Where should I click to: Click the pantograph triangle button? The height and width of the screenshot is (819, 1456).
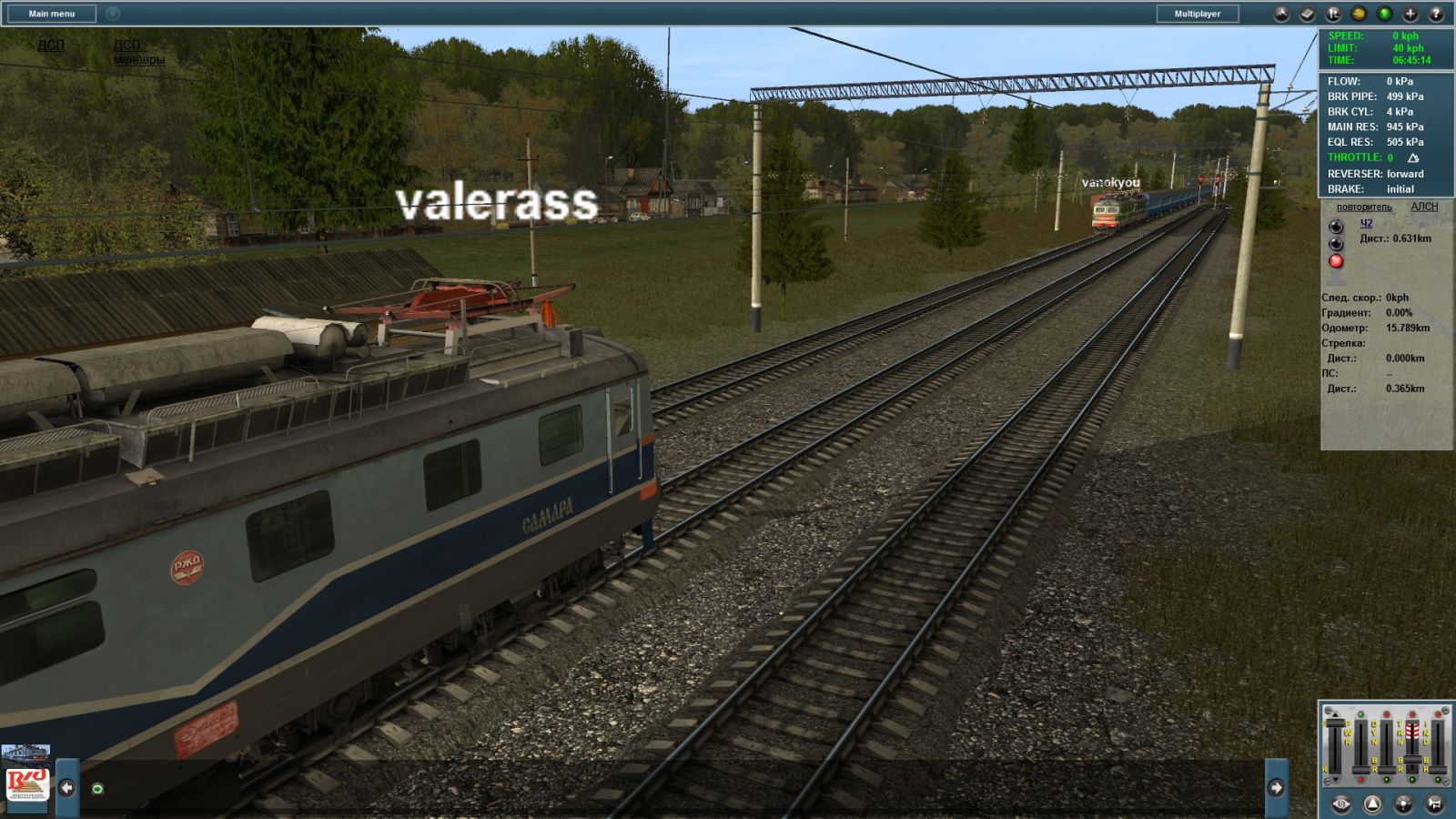point(1372,804)
